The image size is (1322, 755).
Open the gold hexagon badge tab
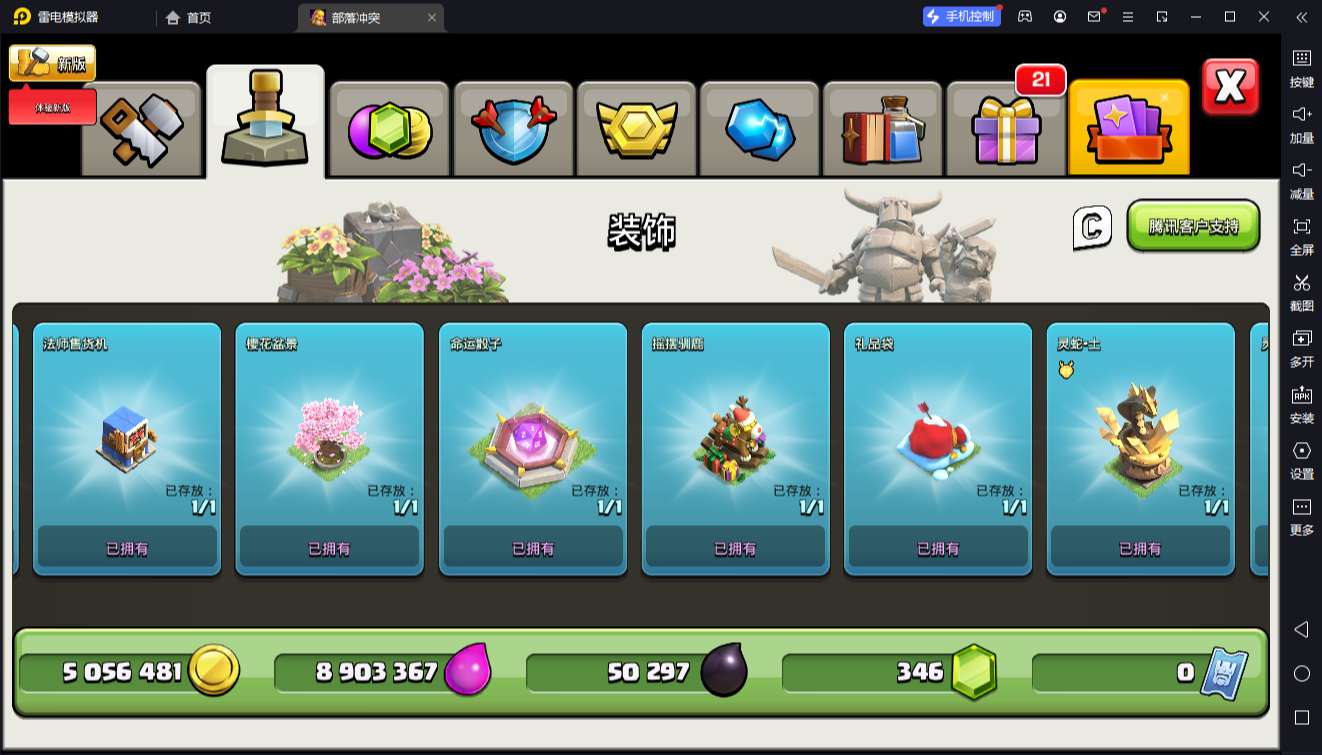637,129
